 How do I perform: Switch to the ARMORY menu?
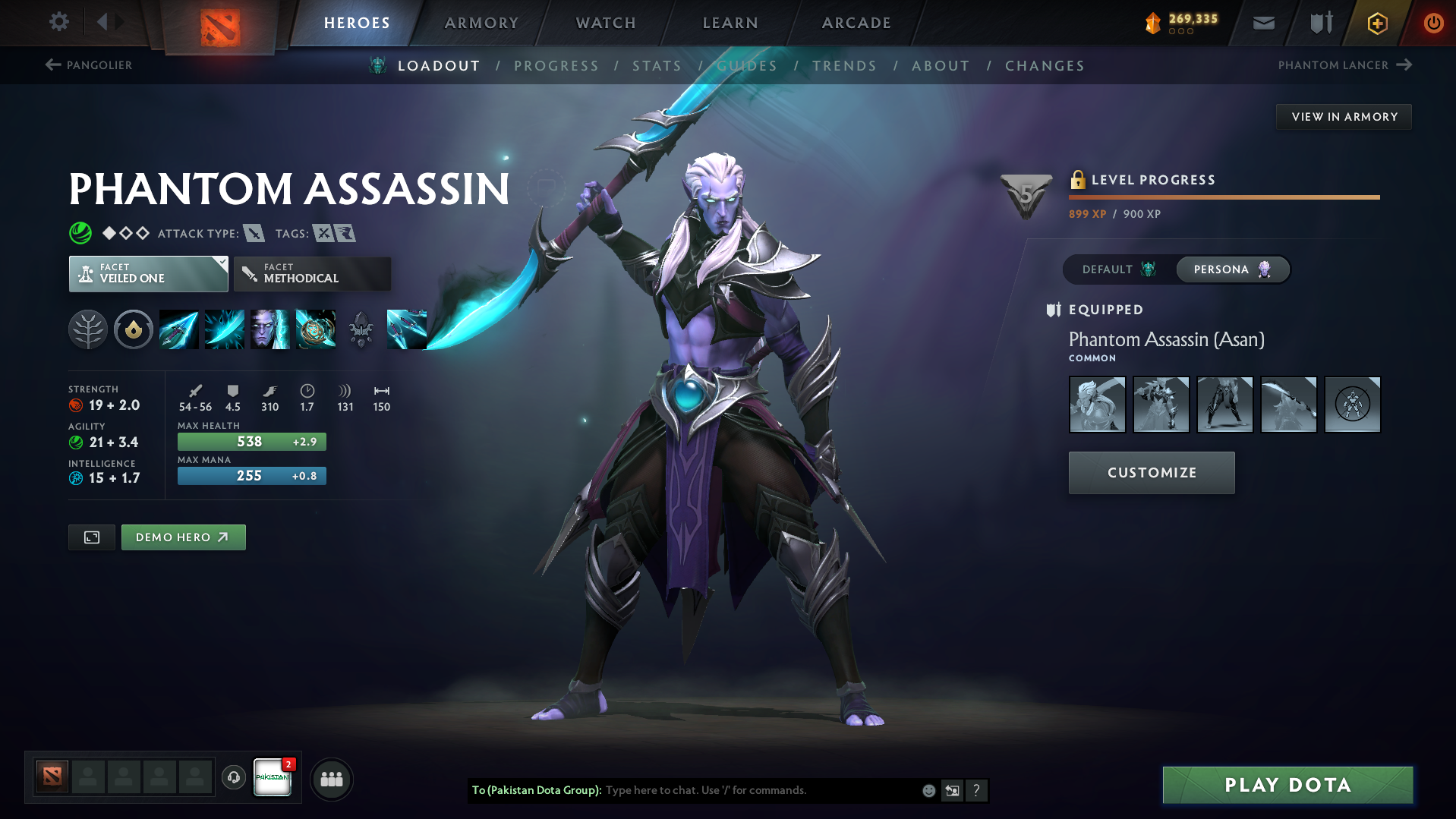click(481, 23)
